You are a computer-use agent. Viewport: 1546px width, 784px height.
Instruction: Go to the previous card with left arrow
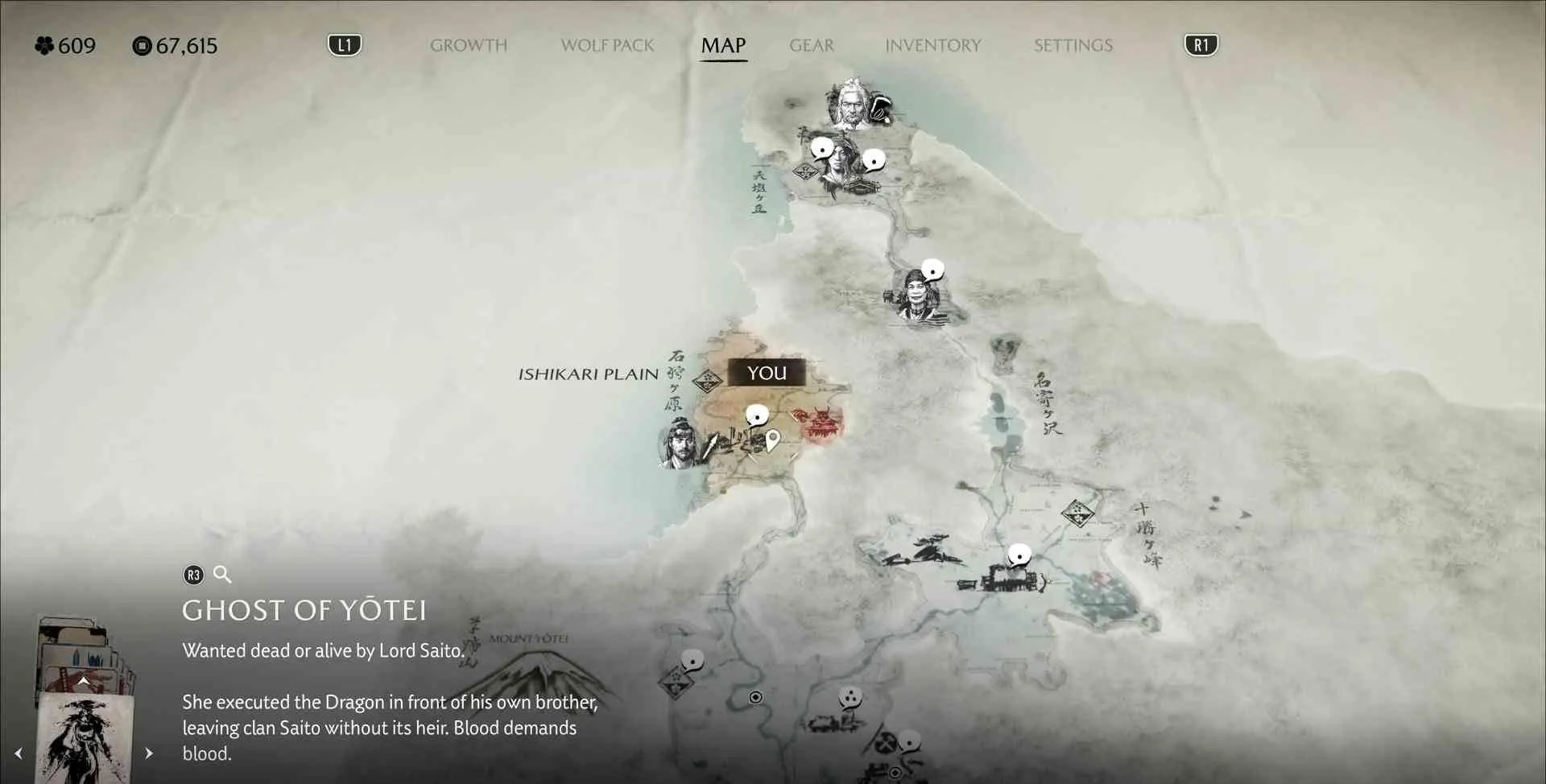pos(19,753)
